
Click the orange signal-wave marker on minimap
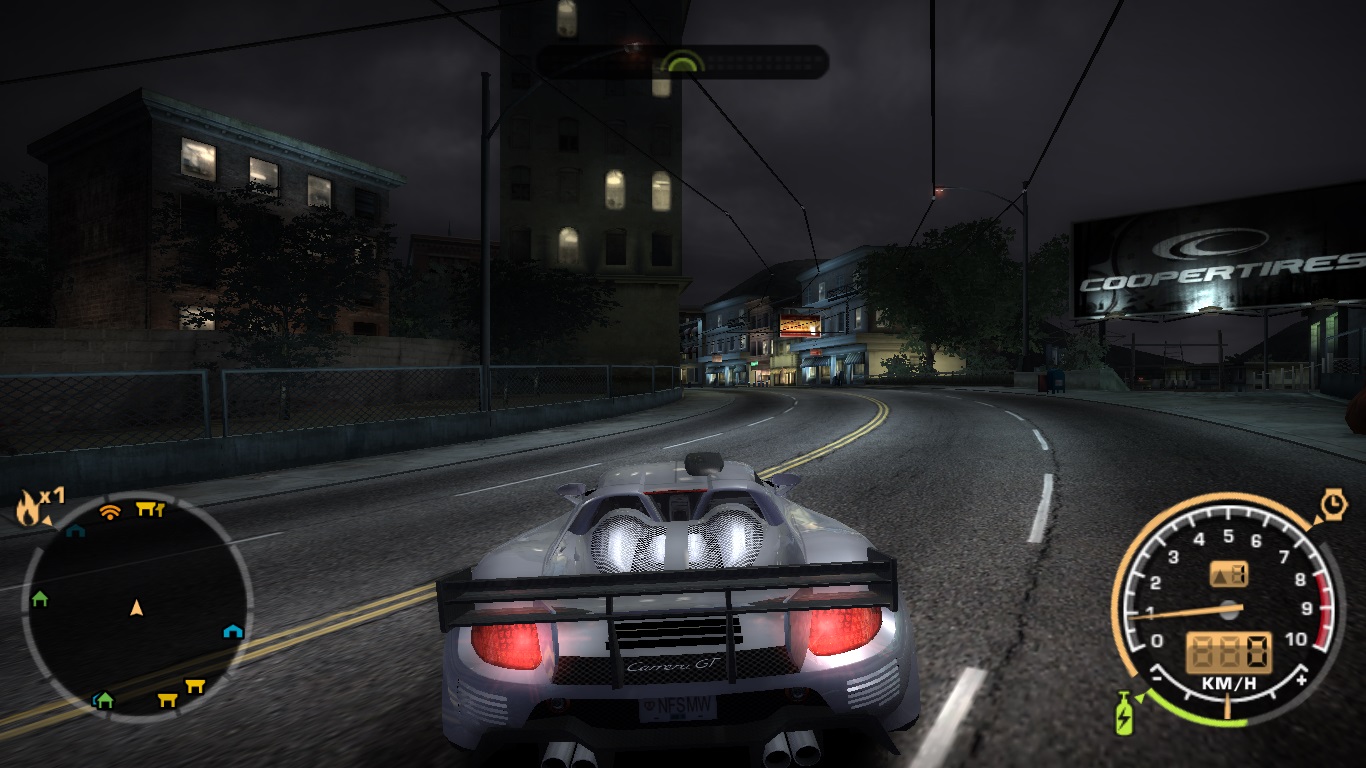coord(110,512)
